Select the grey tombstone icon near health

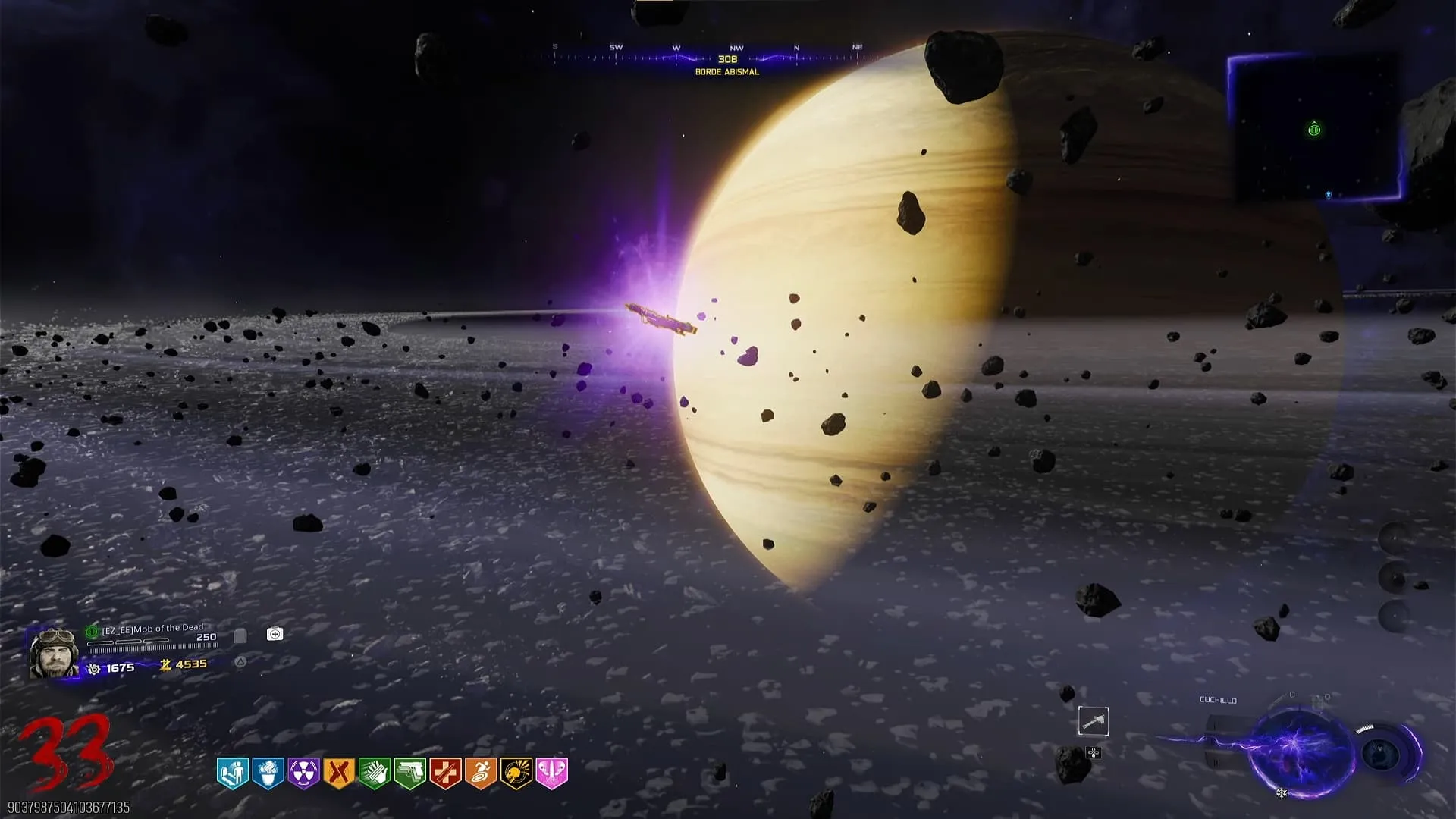(x=240, y=636)
